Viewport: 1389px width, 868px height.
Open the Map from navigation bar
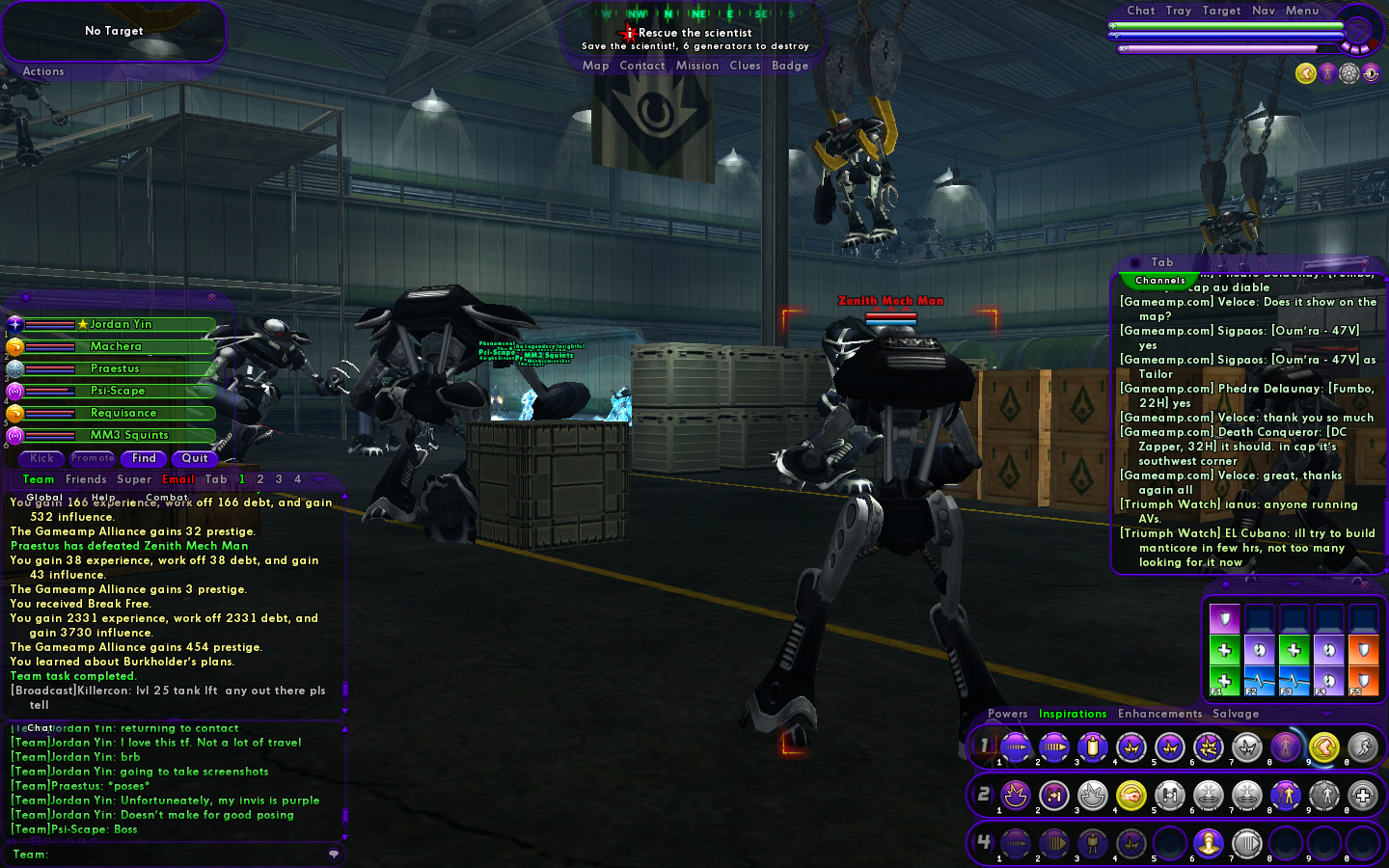pyautogui.click(x=595, y=66)
